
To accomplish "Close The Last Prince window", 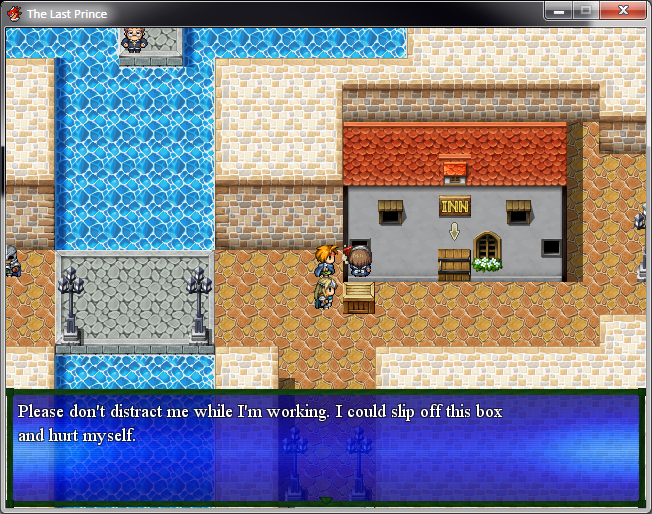I will tap(624, 11).
